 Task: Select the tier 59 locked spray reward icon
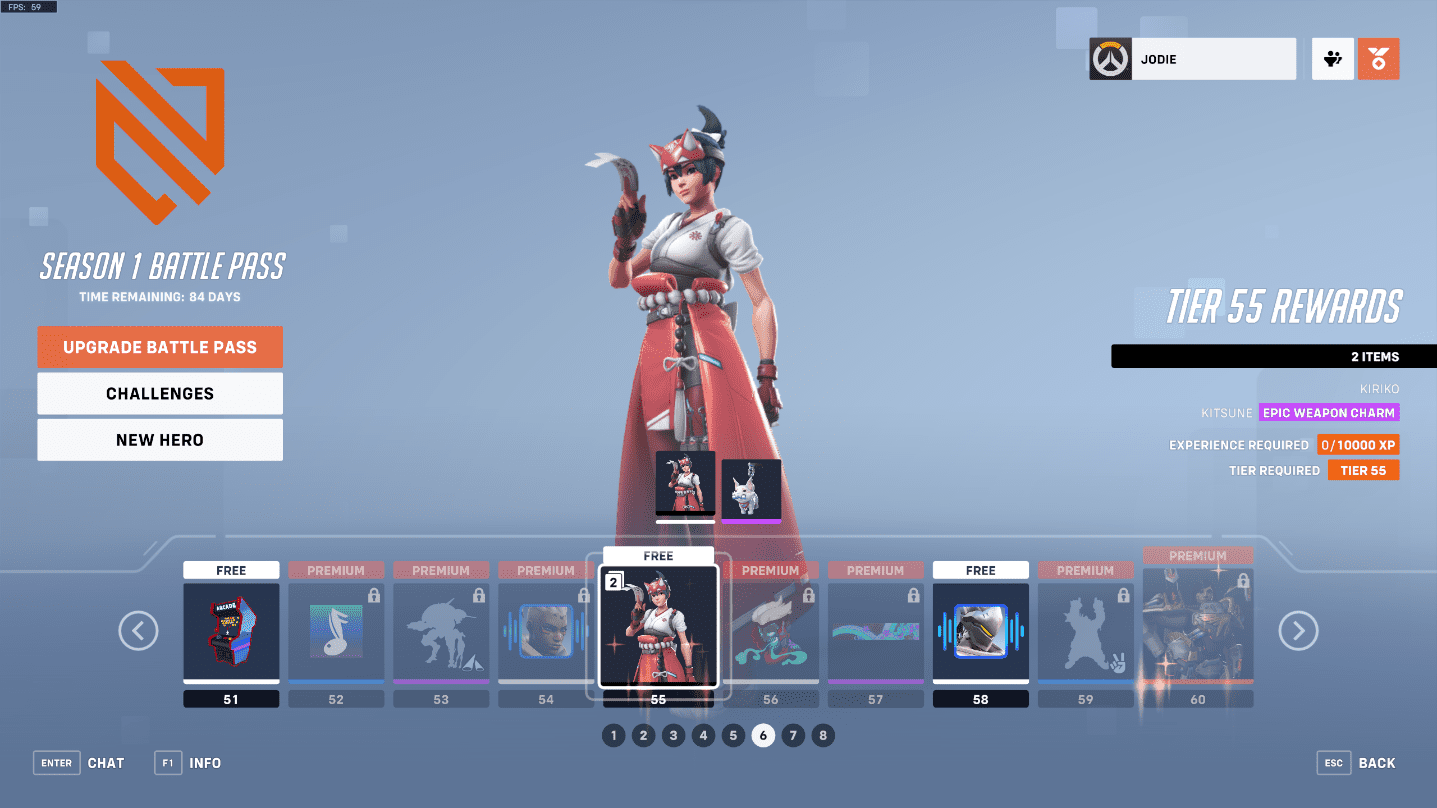click(1085, 630)
